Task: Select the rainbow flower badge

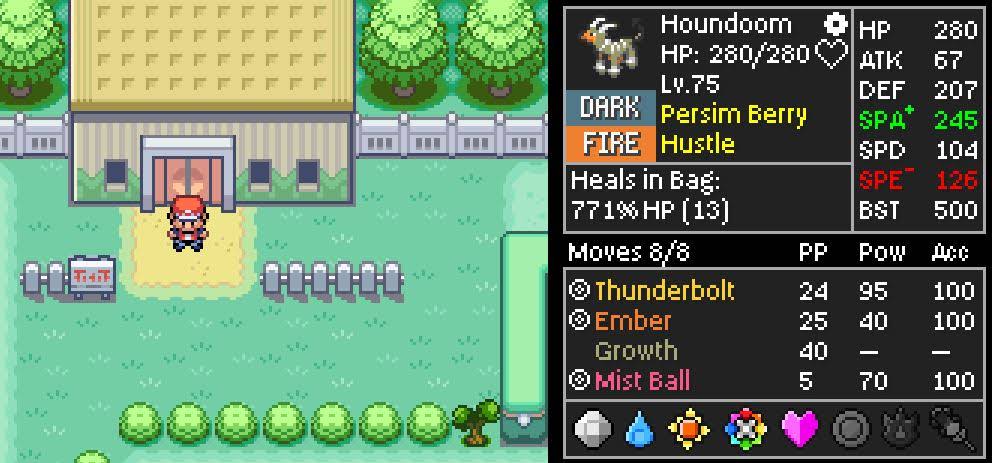Action: pyautogui.click(x=744, y=429)
